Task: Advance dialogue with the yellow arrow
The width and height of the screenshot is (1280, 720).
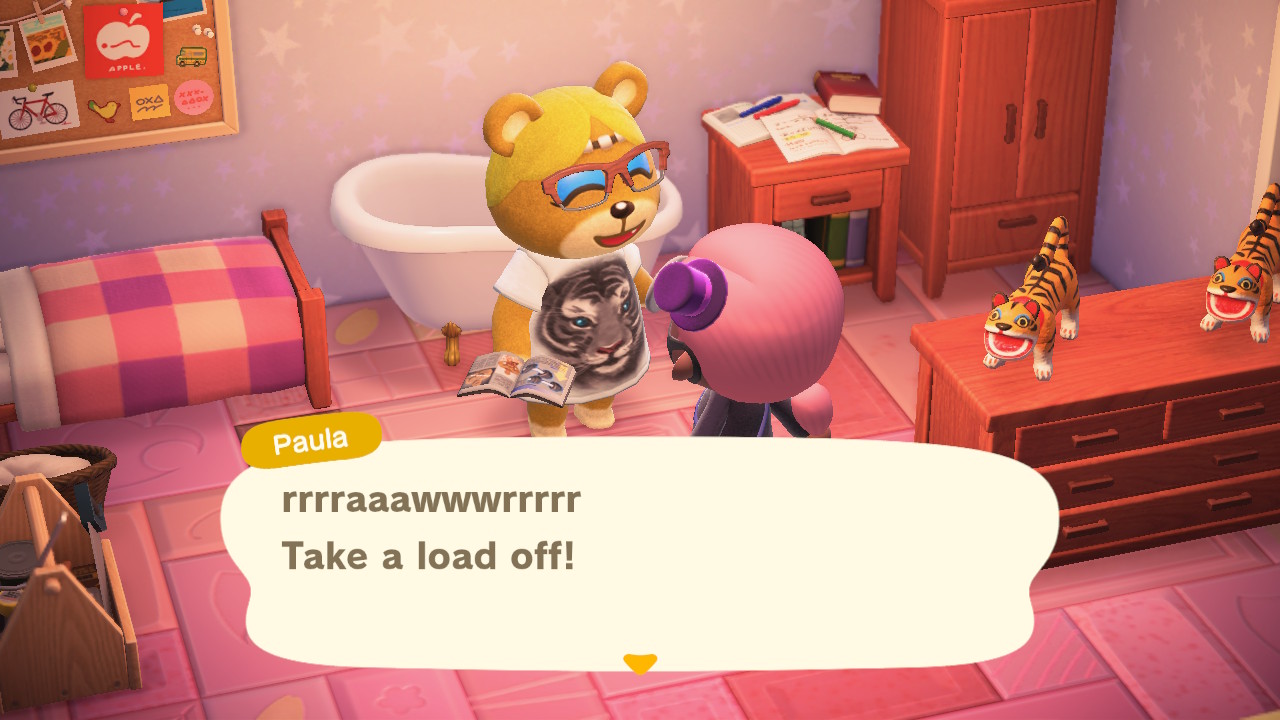Action: click(x=639, y=663)
